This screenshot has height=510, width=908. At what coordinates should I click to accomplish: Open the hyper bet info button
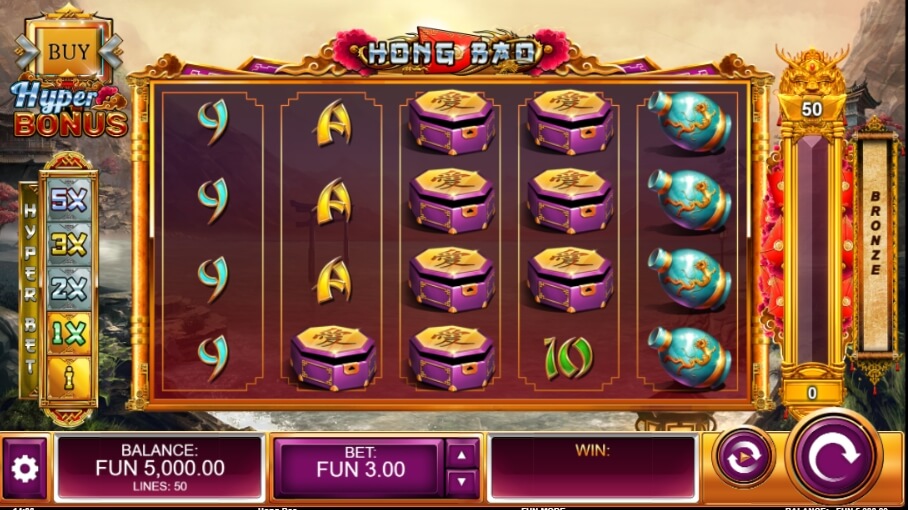[x=69, y=377]
